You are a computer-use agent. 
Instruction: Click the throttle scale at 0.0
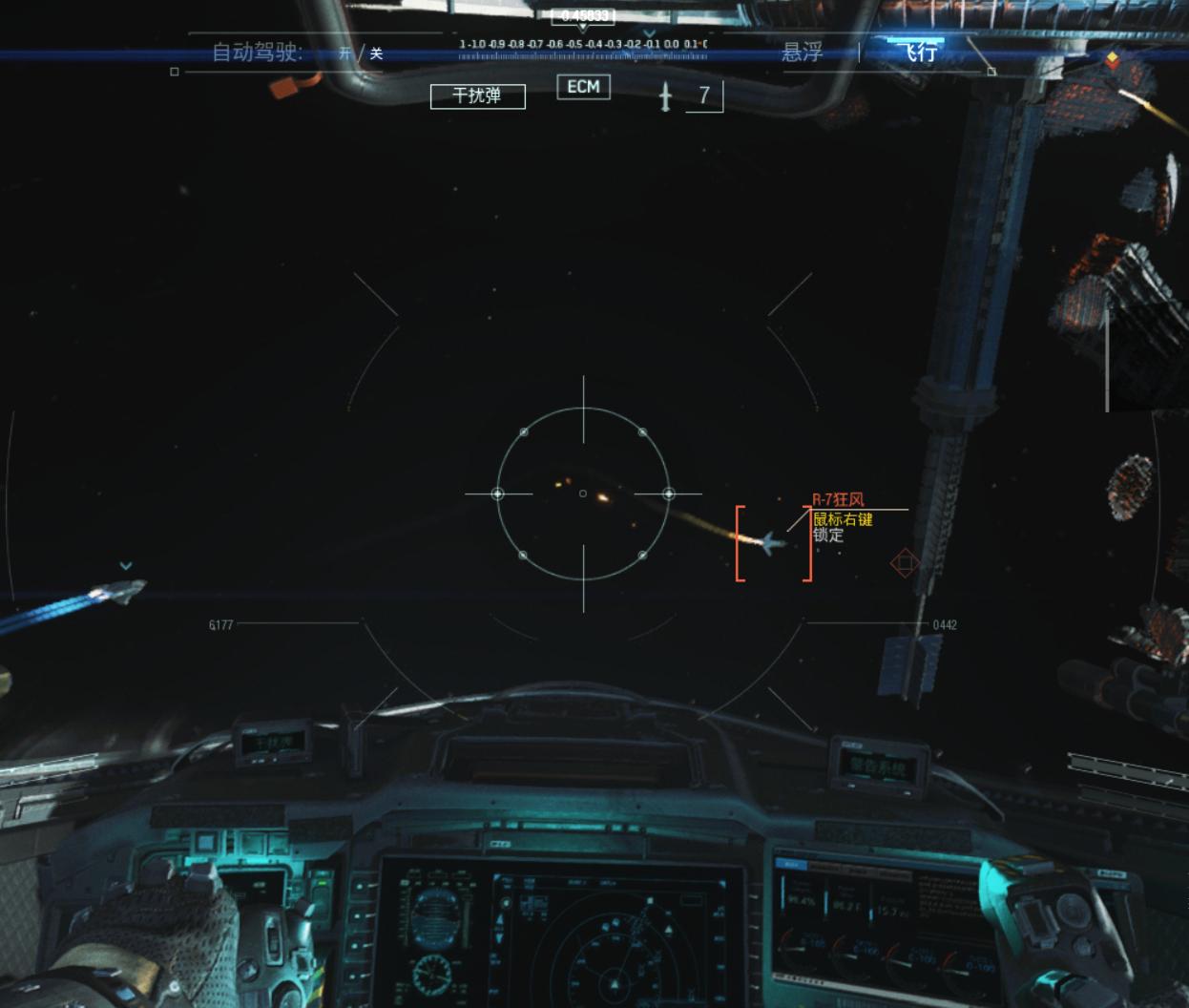click(x=672, y=45)
